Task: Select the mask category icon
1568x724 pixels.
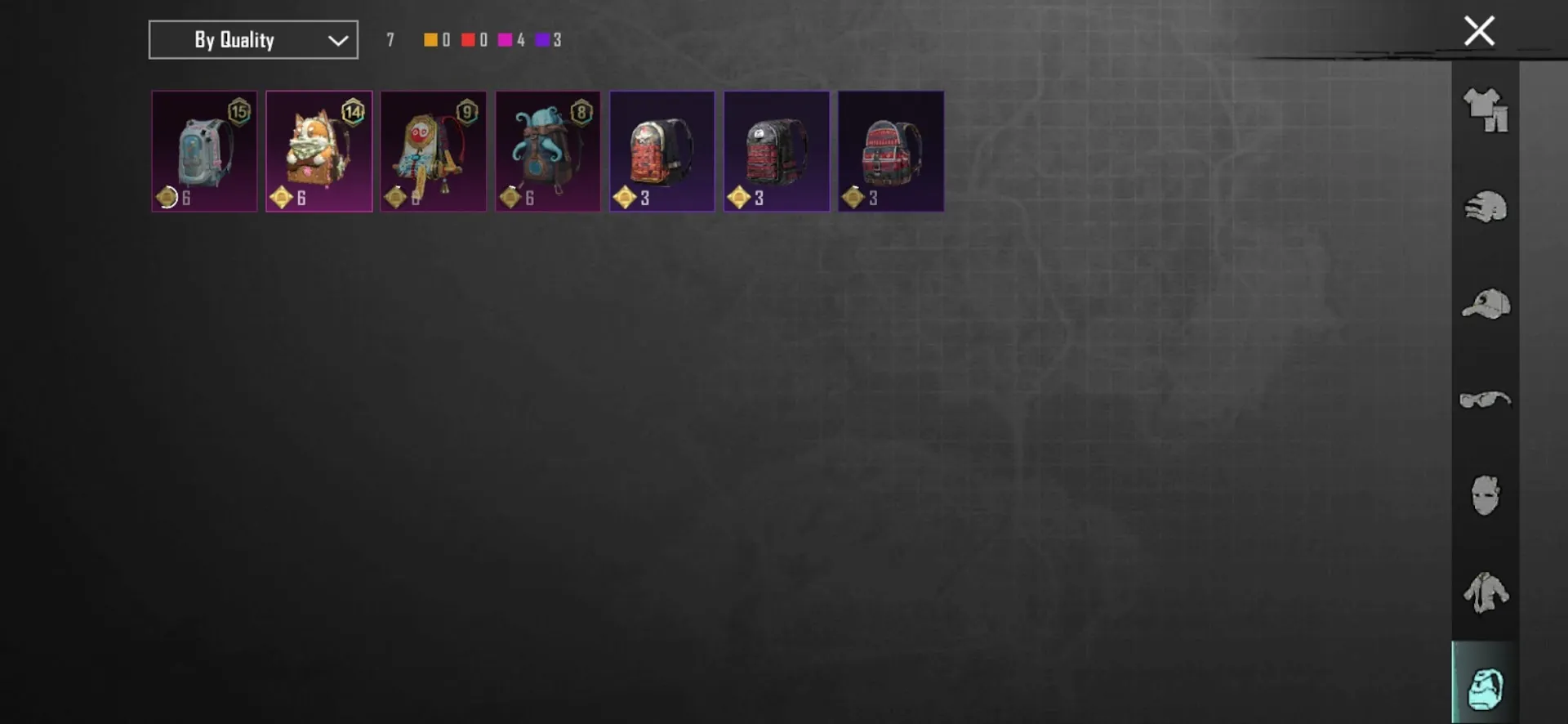Action: [x=1486, y=497]
